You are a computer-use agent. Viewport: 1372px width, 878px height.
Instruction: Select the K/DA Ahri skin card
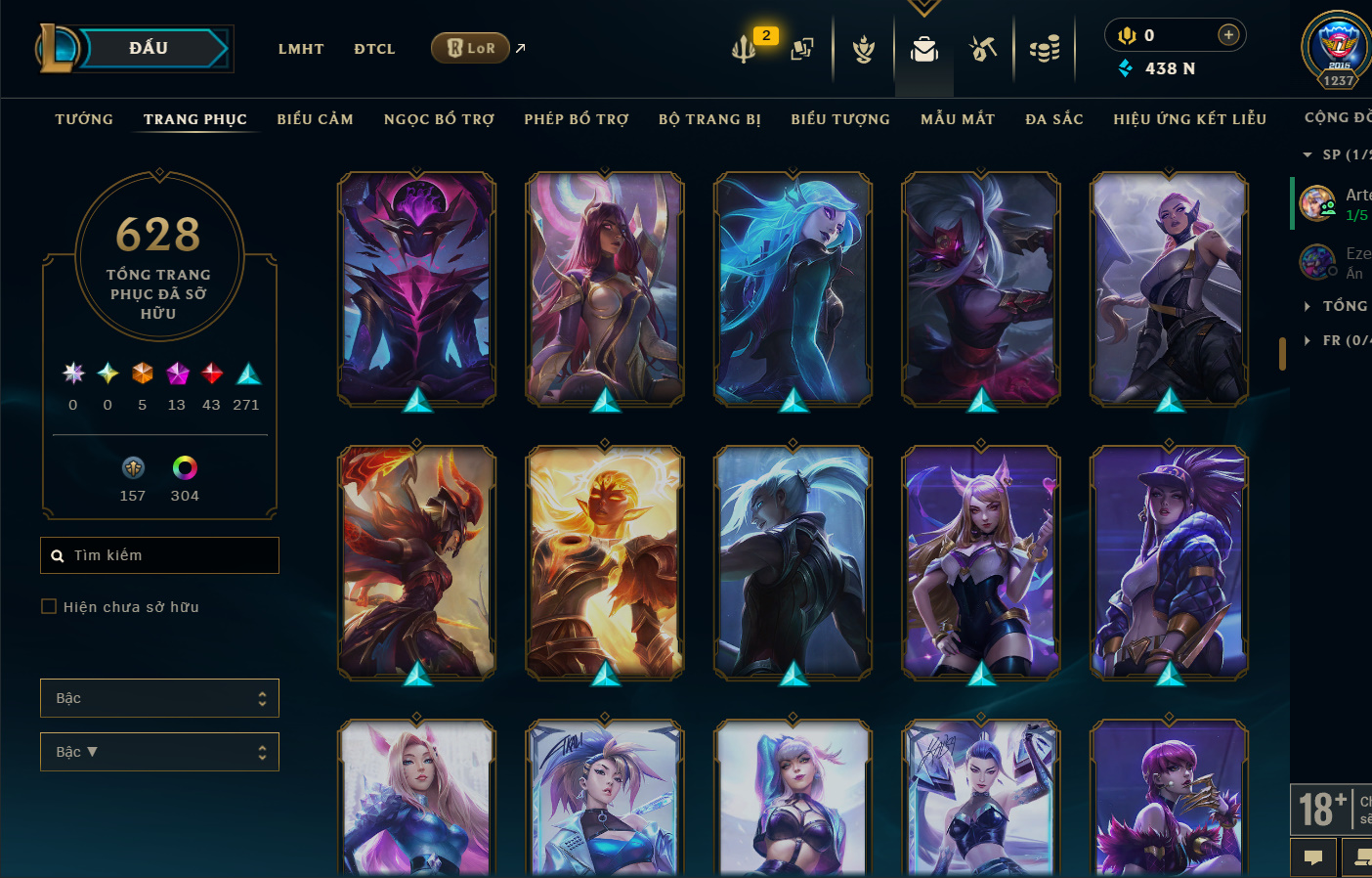click(981, 562)
